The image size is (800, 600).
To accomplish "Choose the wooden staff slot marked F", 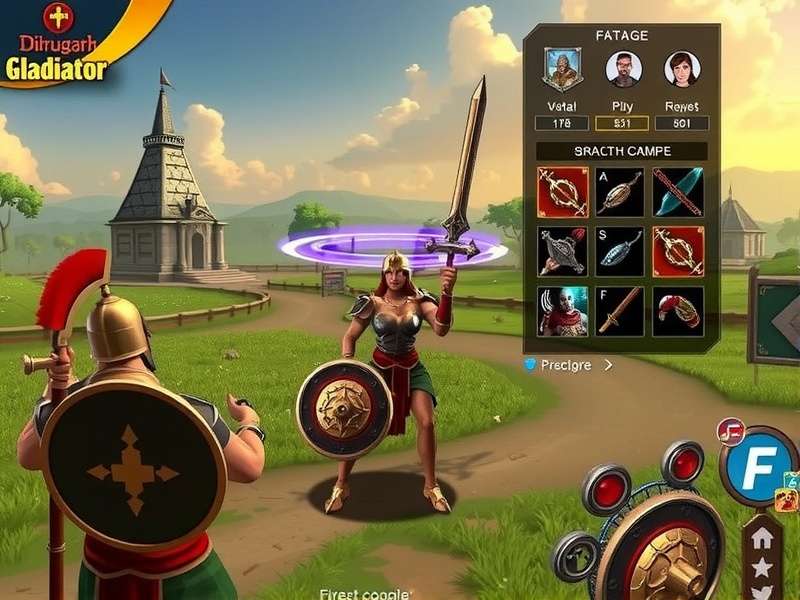I will 620,311.
